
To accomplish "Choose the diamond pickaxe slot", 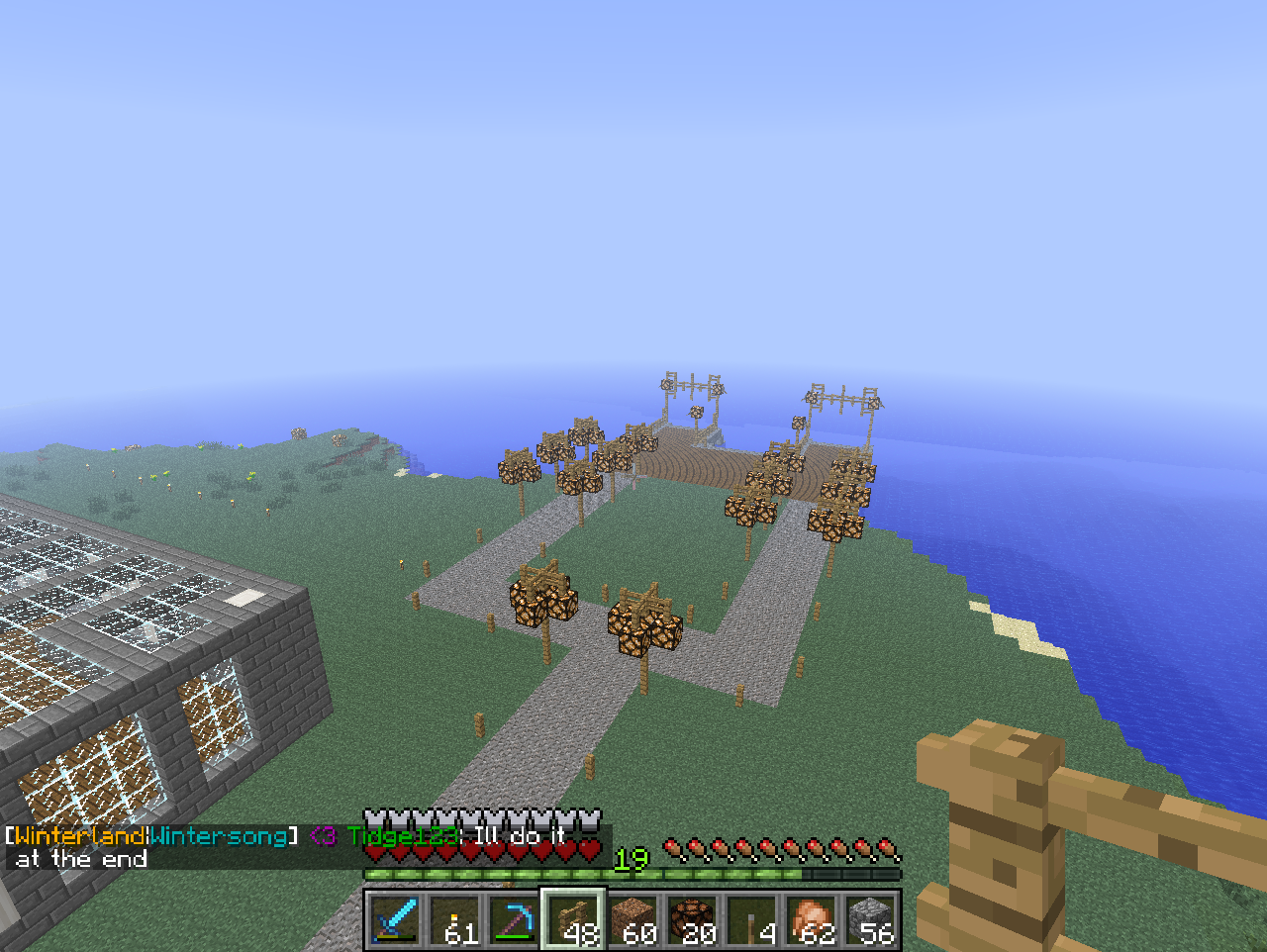I will click(x=514, y=919).
